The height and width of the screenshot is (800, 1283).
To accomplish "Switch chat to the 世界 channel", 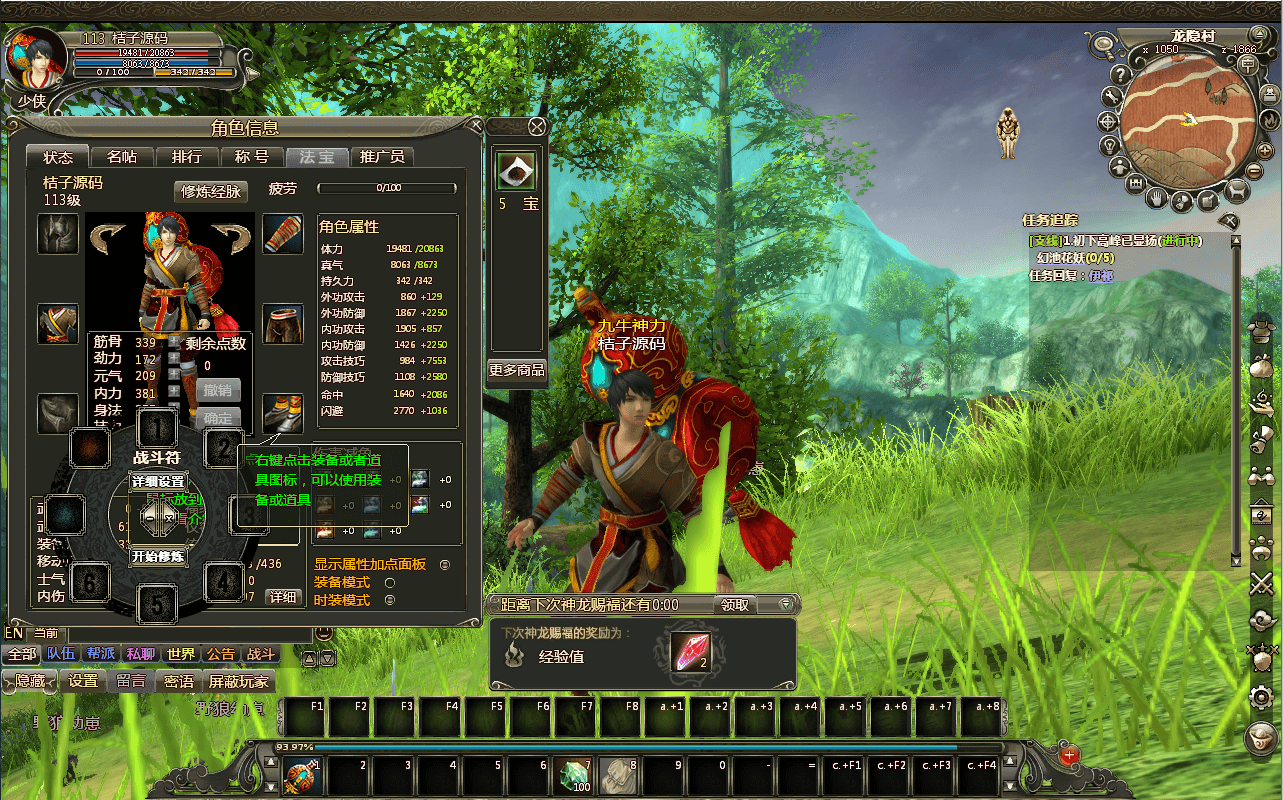I will click(x=181, y=654).
